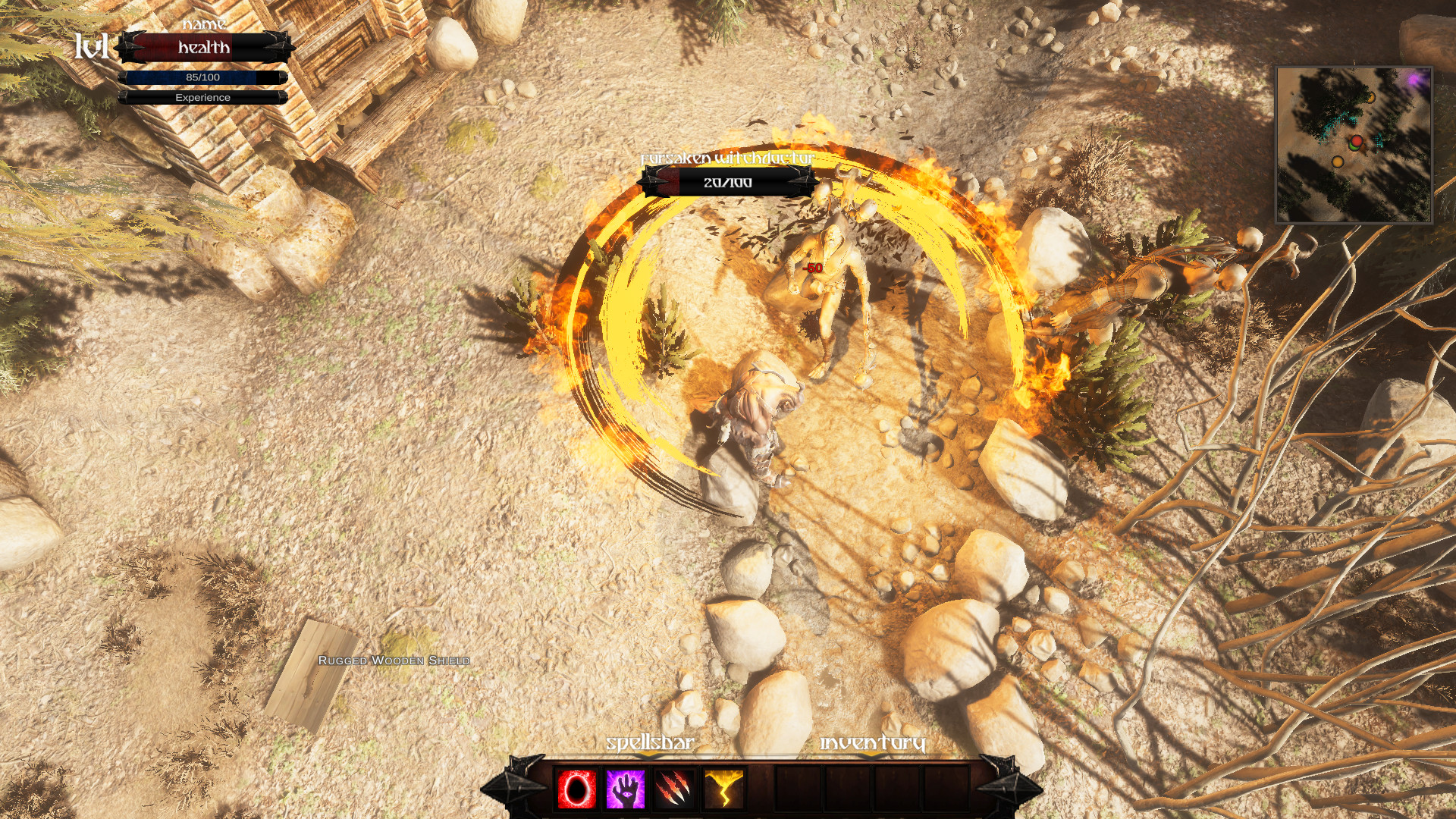Activate the purple hand with eye spell

pos(625,789)
